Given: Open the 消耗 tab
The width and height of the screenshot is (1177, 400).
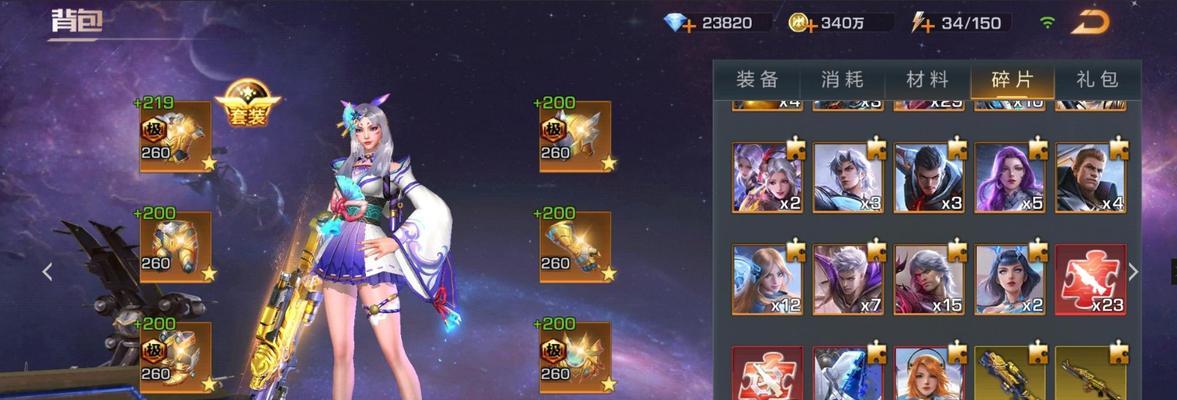Looking at the screenshot, I should tap(842, 80).
